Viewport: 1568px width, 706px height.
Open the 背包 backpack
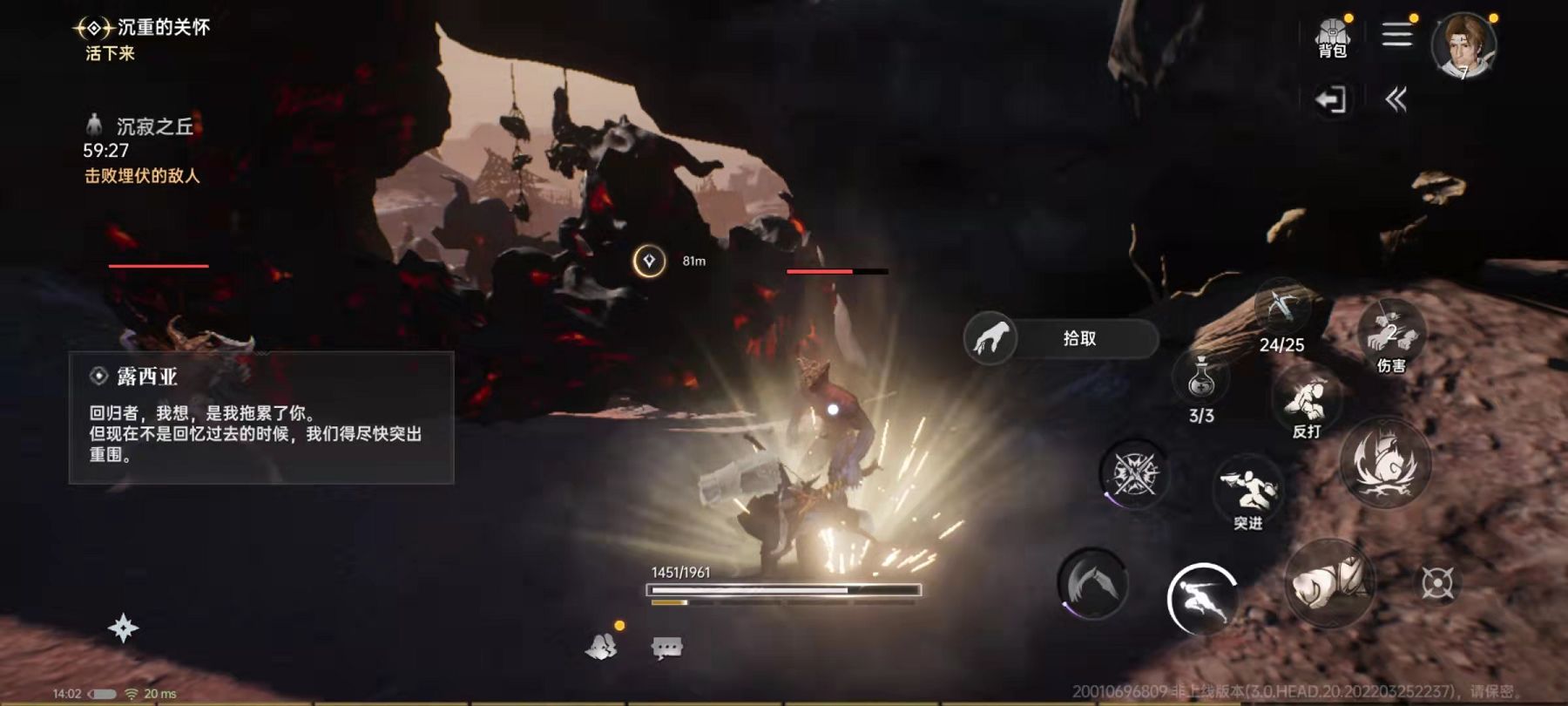coord(1333,35)
